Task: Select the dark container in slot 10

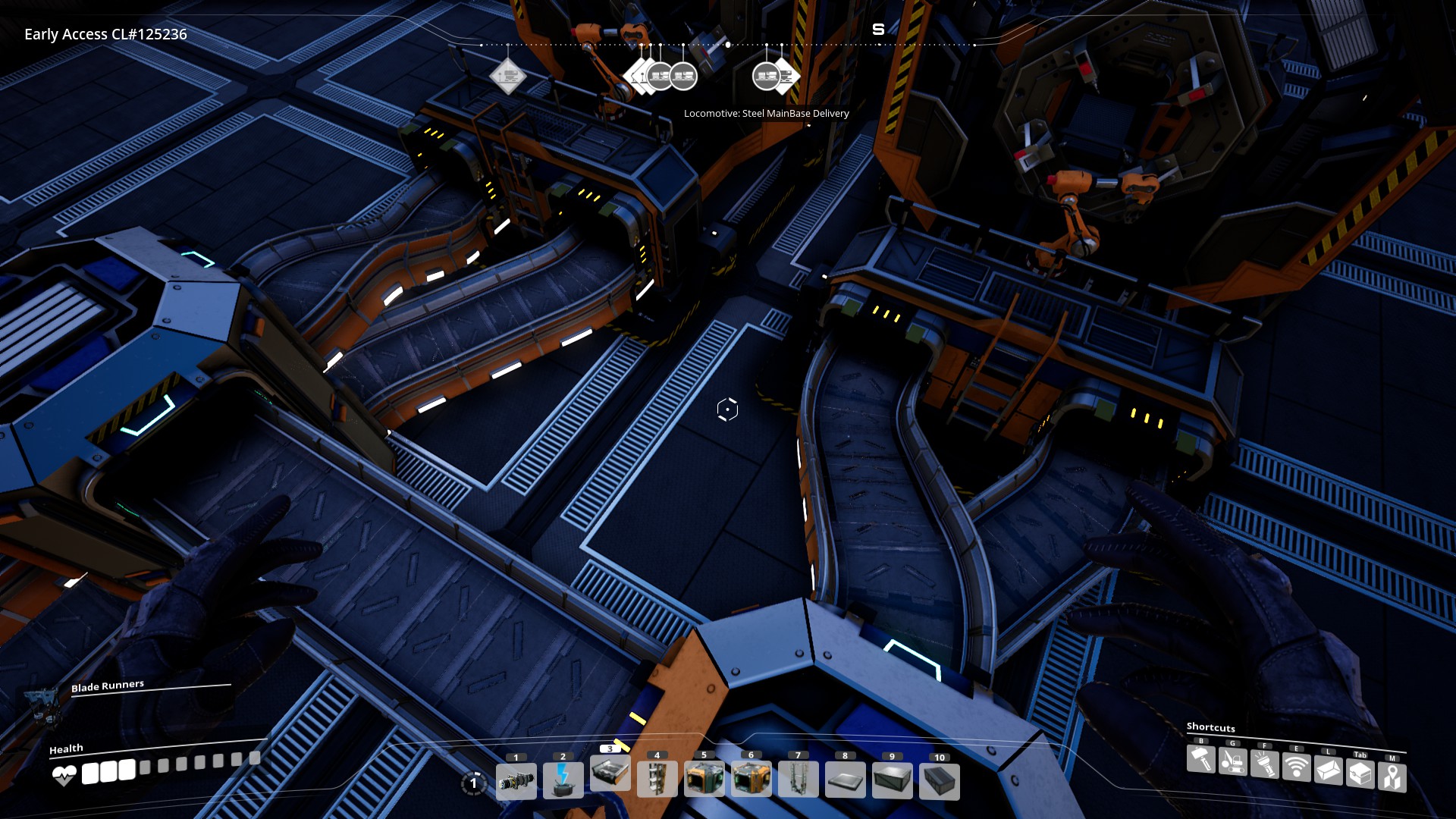Action: pos(940,782)
